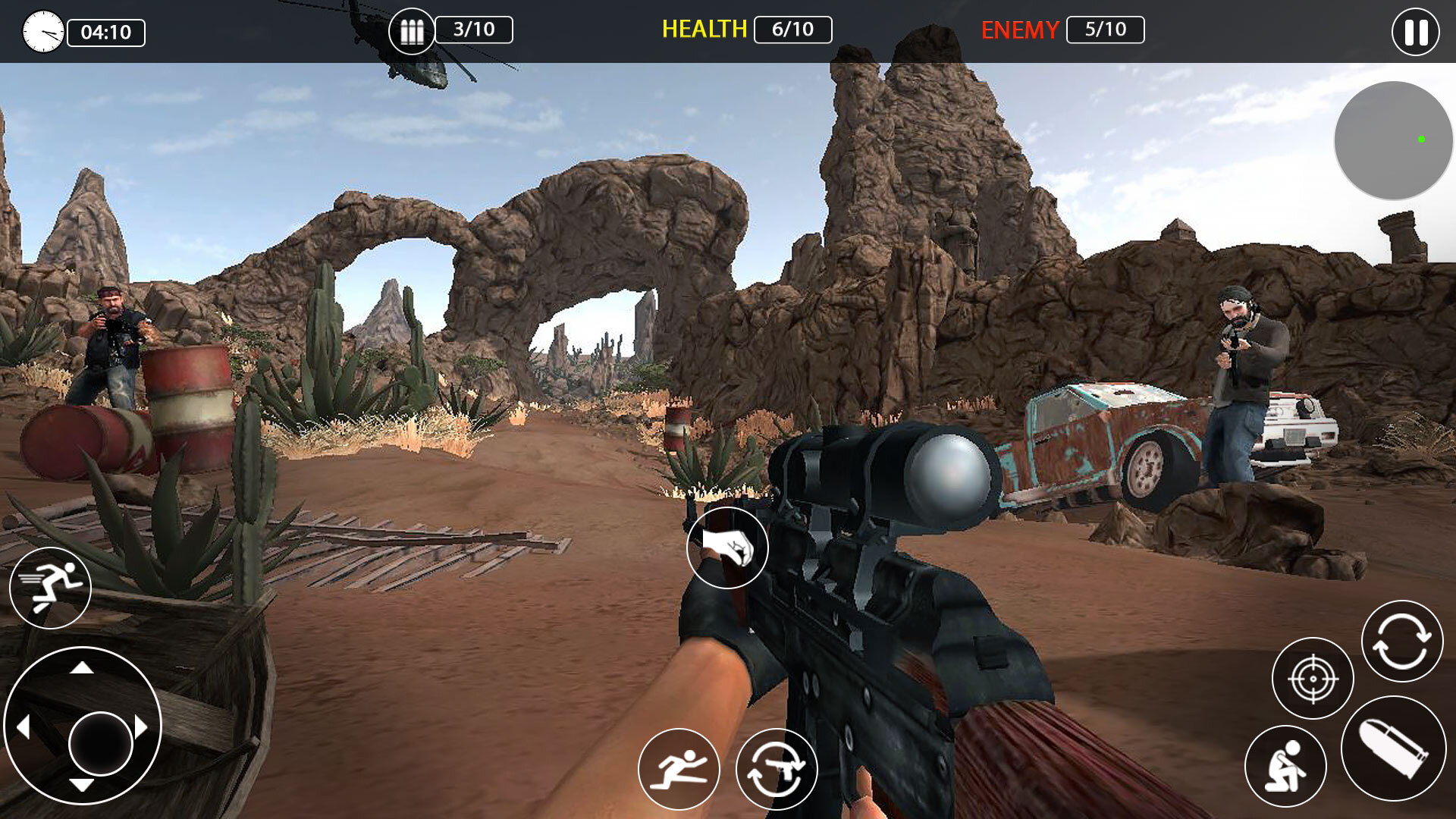This screenshot has height=819, width=1456.
Task: Tap the circular minimap in the corner
Action: pyautogui.click(x=1393, y=140)
